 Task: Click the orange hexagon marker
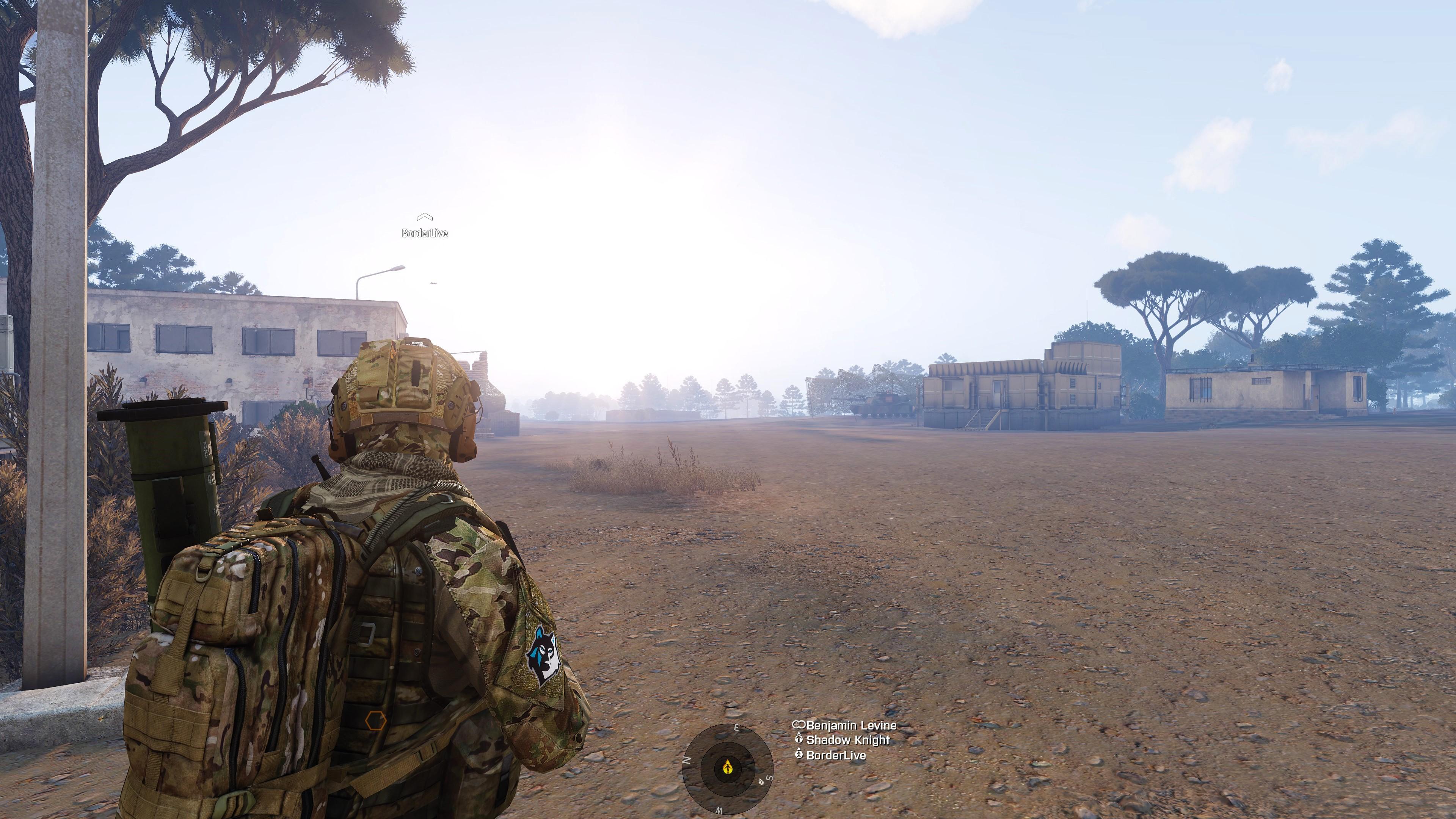coord(375,721)
